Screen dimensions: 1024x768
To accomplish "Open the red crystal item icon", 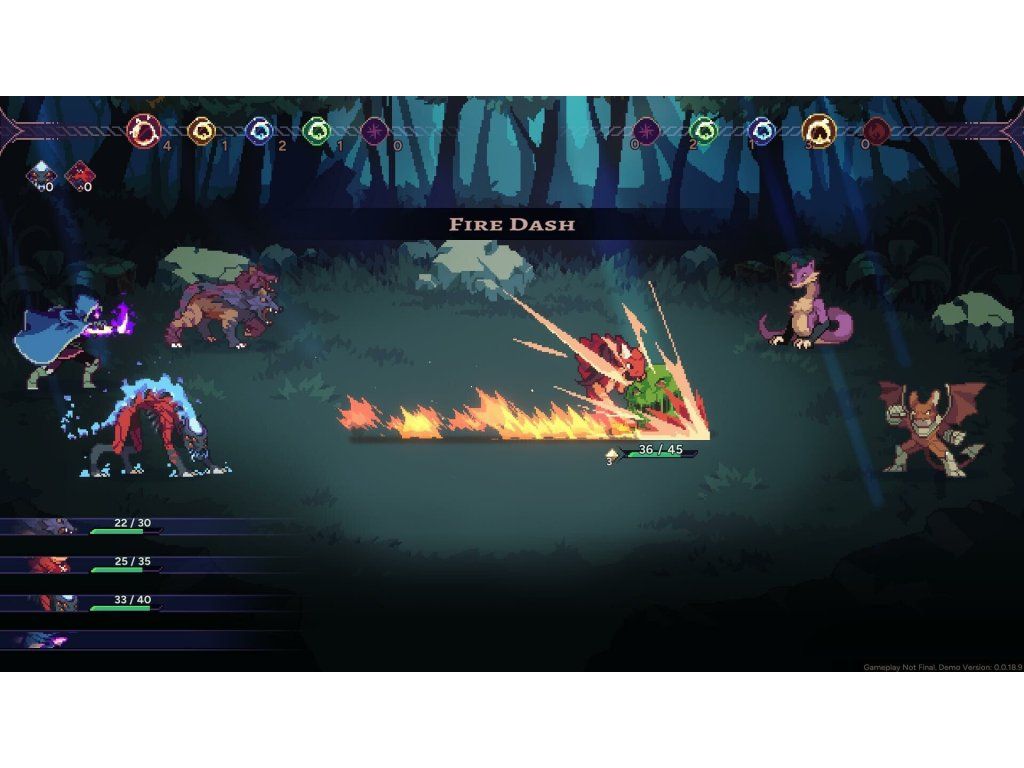I will point(79,176).
